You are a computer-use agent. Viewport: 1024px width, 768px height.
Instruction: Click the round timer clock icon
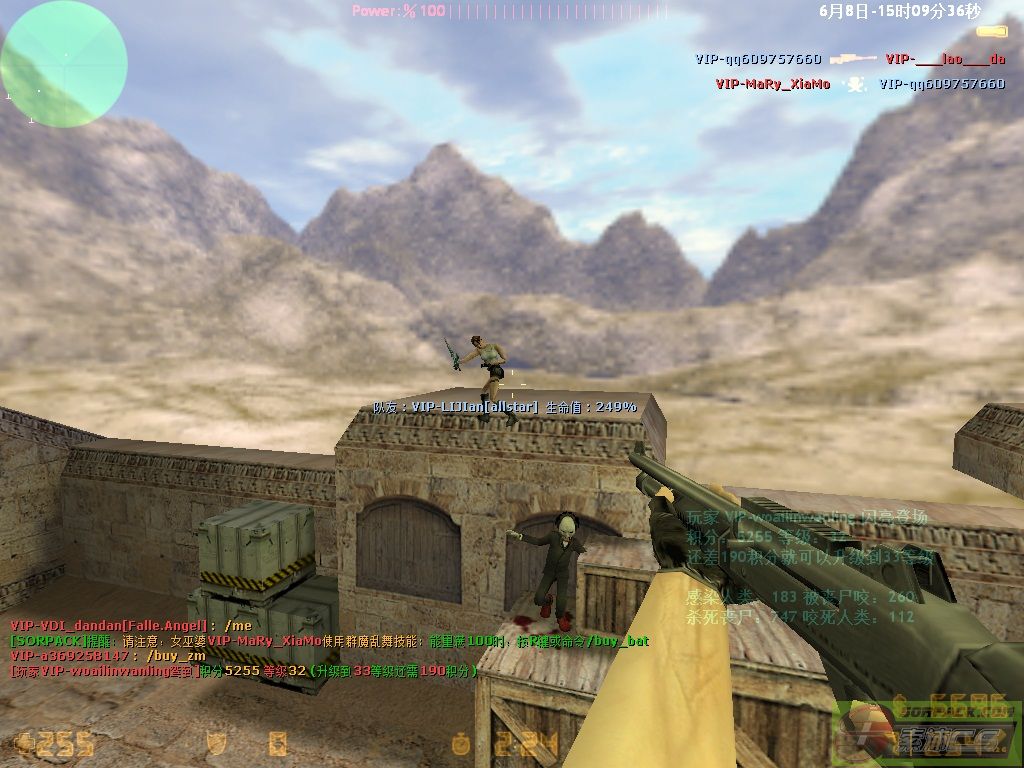[460, 743]
